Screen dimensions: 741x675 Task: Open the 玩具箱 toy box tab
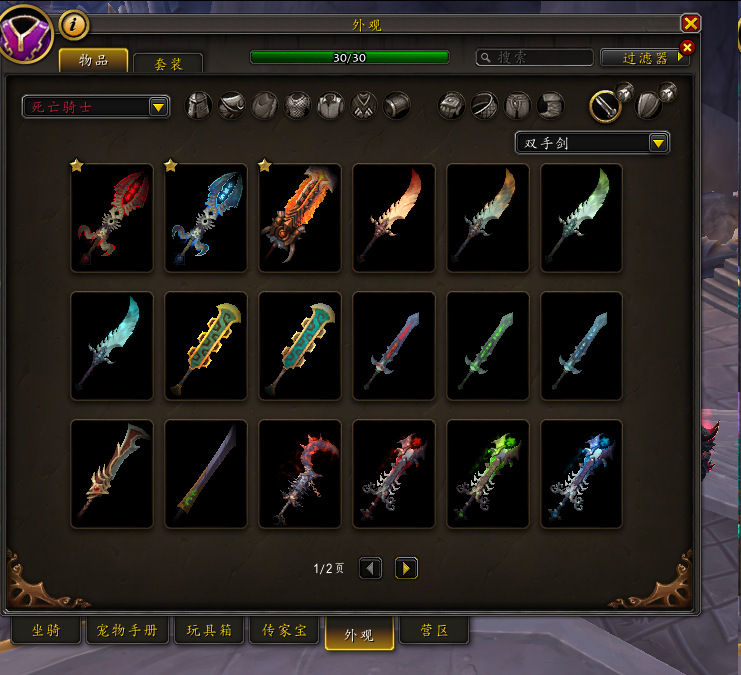[x=209, y=632]
